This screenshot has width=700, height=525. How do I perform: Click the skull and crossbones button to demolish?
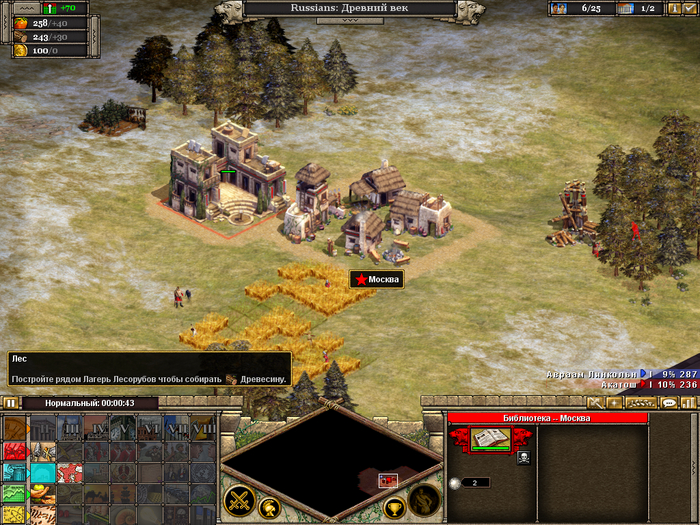point(523,458)
